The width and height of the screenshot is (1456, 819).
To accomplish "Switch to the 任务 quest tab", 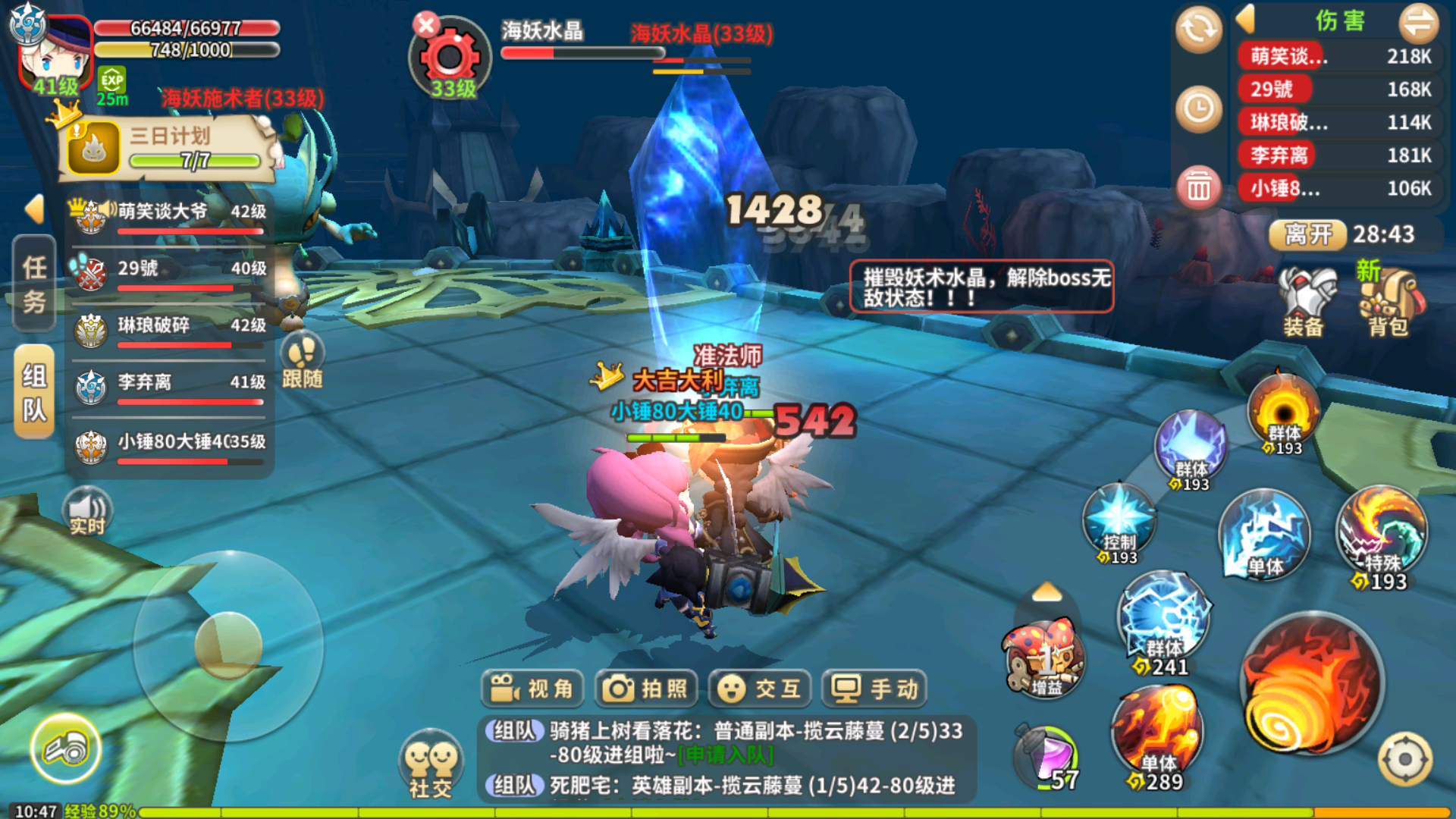I will point(35,284).
